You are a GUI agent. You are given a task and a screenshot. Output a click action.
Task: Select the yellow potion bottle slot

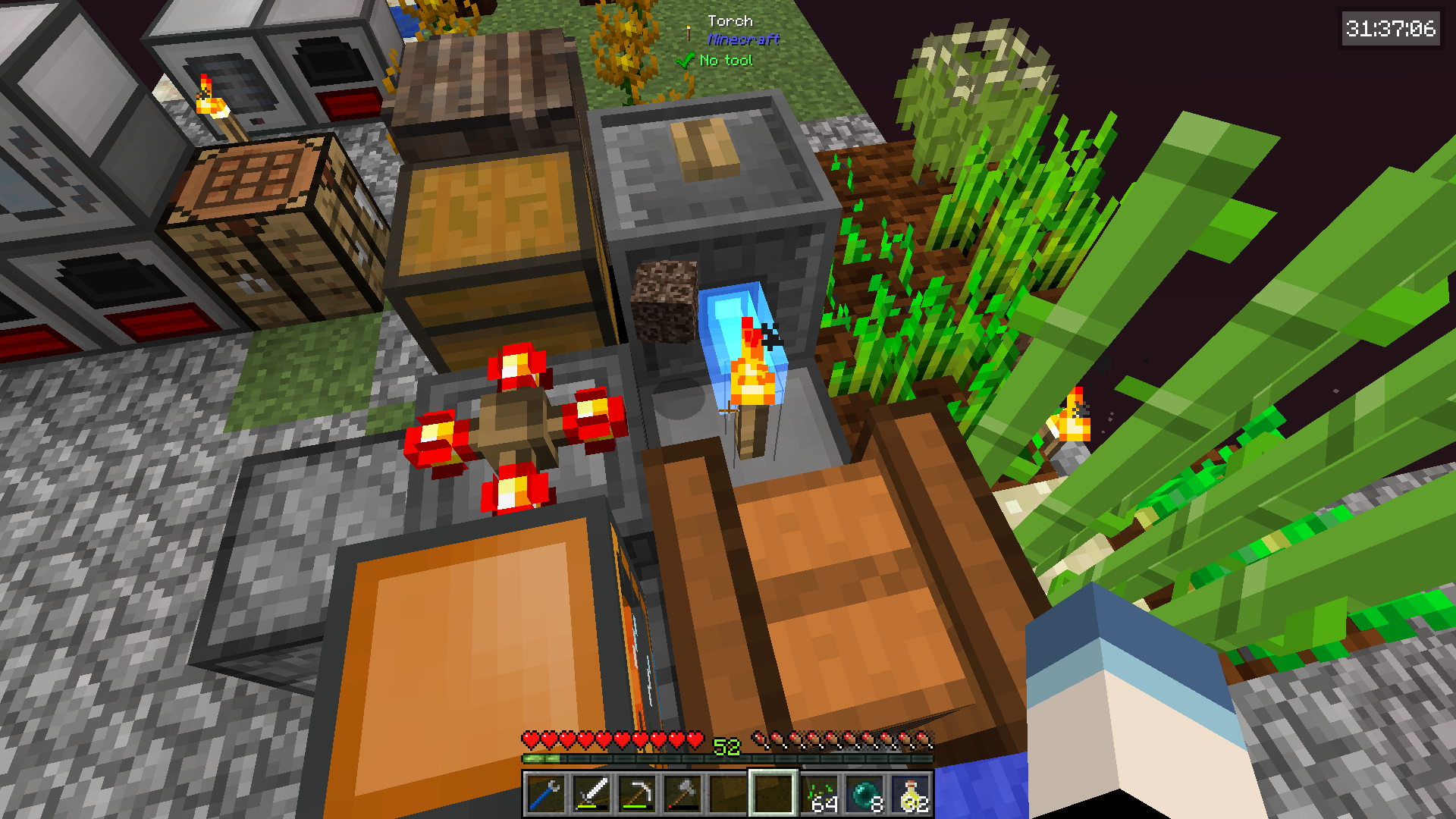(911, 794)
